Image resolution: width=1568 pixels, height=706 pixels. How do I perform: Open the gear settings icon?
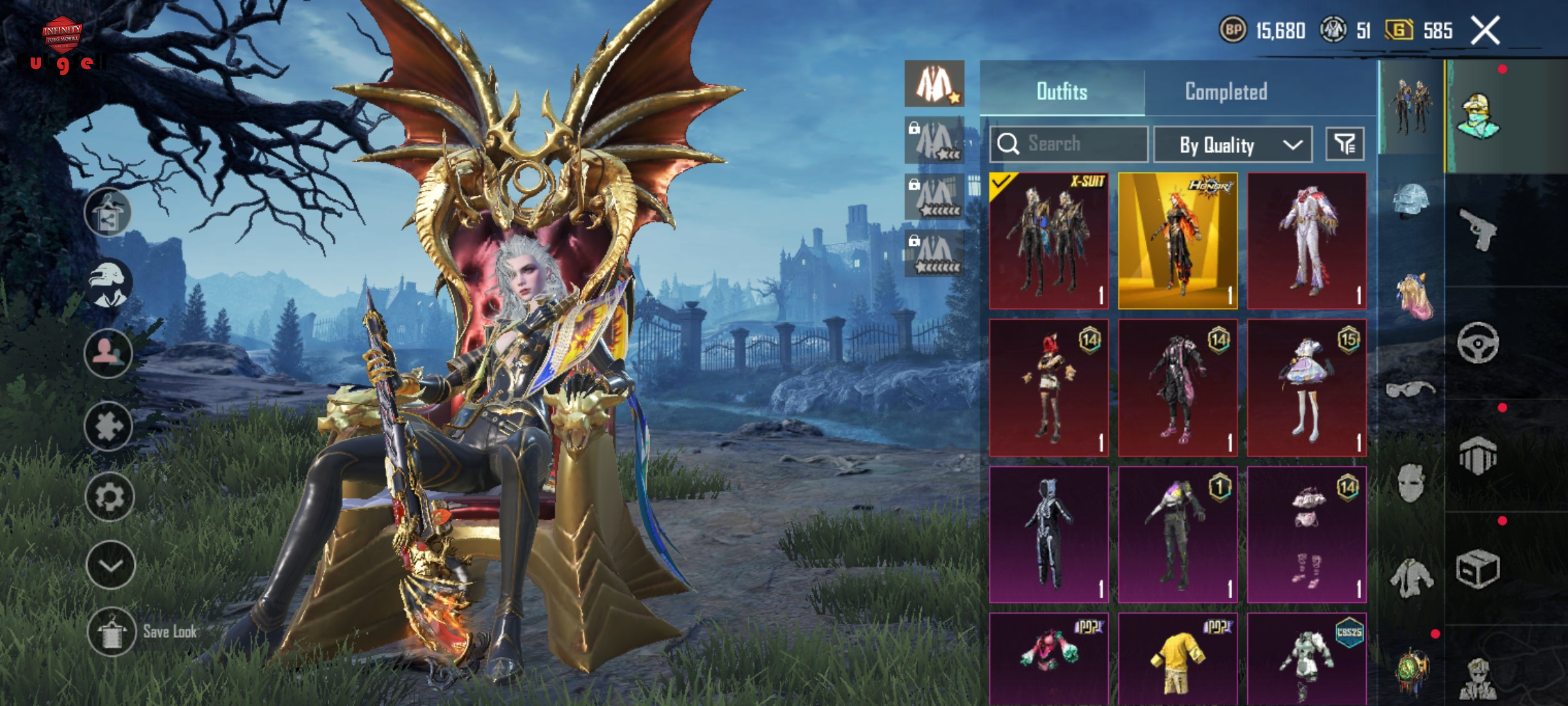[109, 497]
